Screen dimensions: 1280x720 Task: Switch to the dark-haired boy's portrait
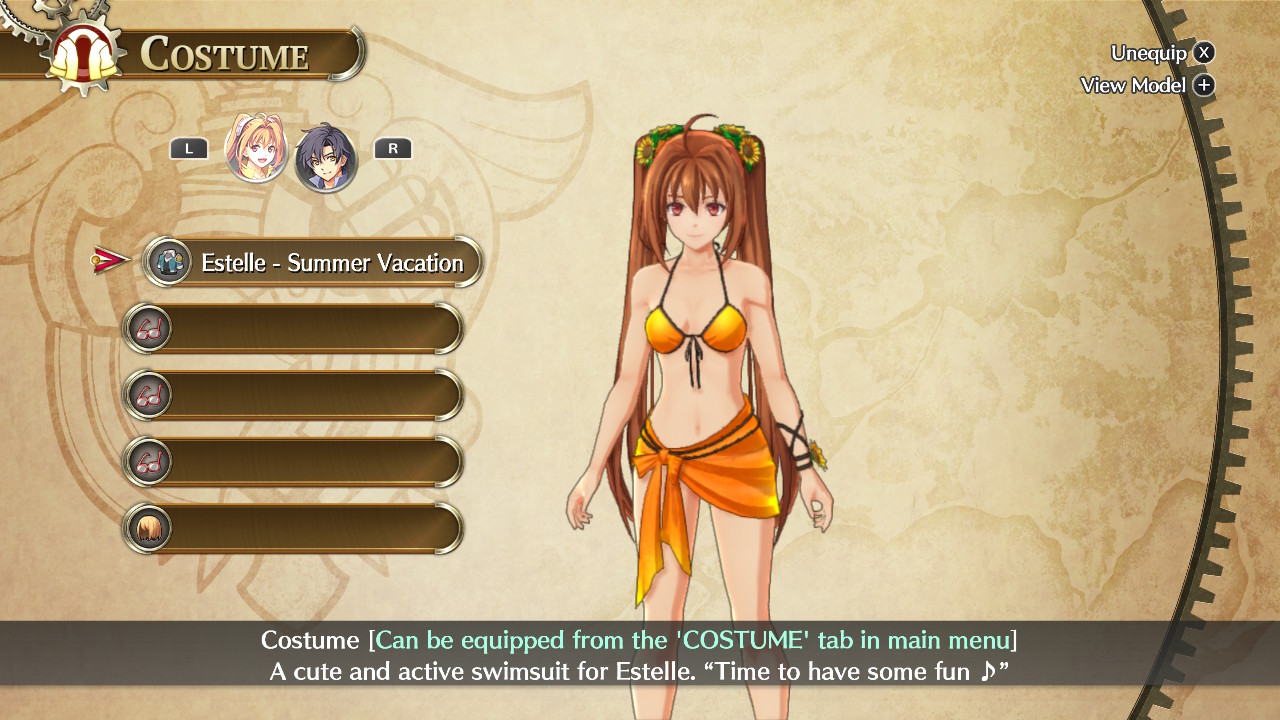[x=326, y=156]
